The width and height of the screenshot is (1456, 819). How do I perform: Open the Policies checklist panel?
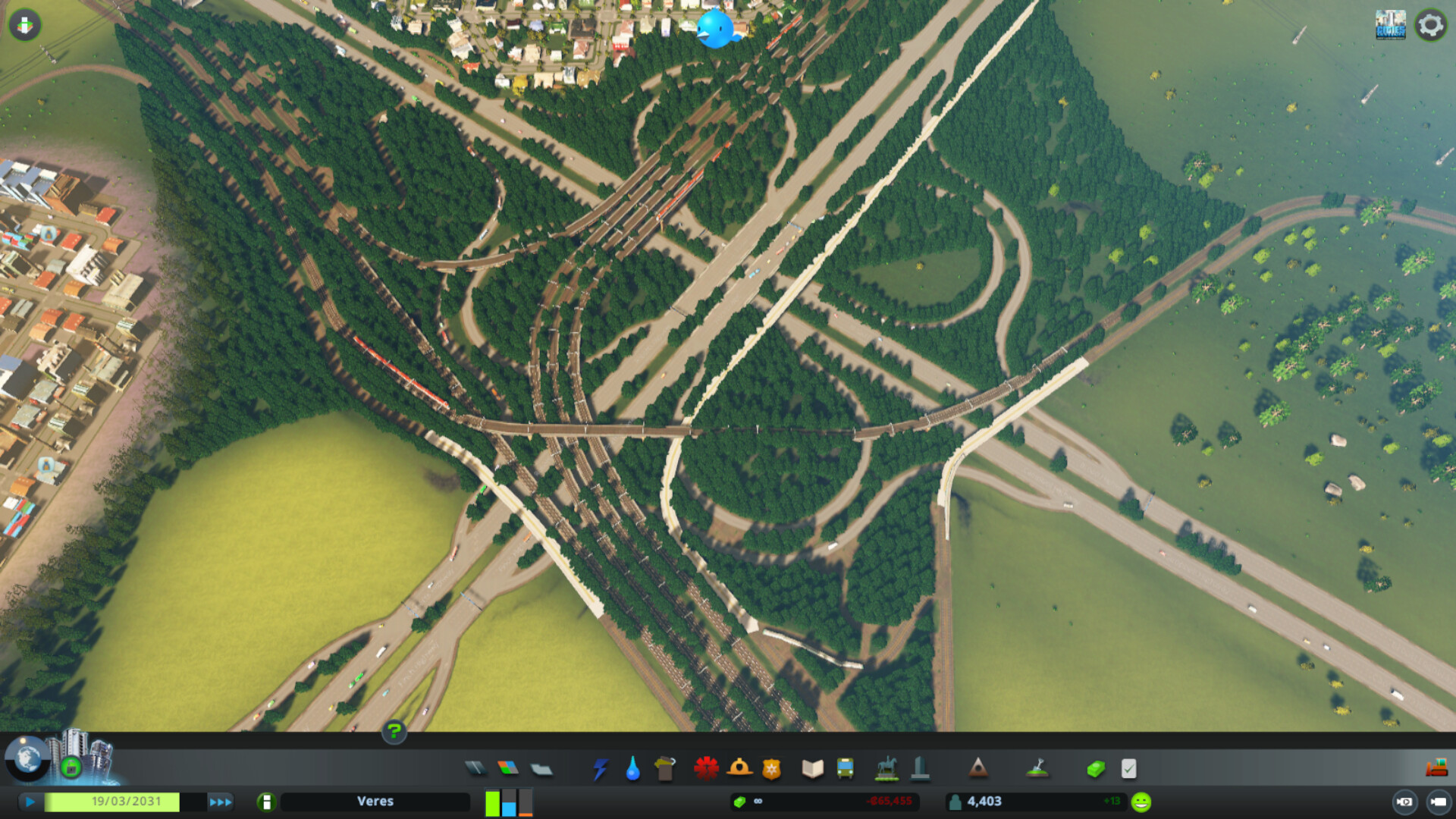pos(1128,769)
